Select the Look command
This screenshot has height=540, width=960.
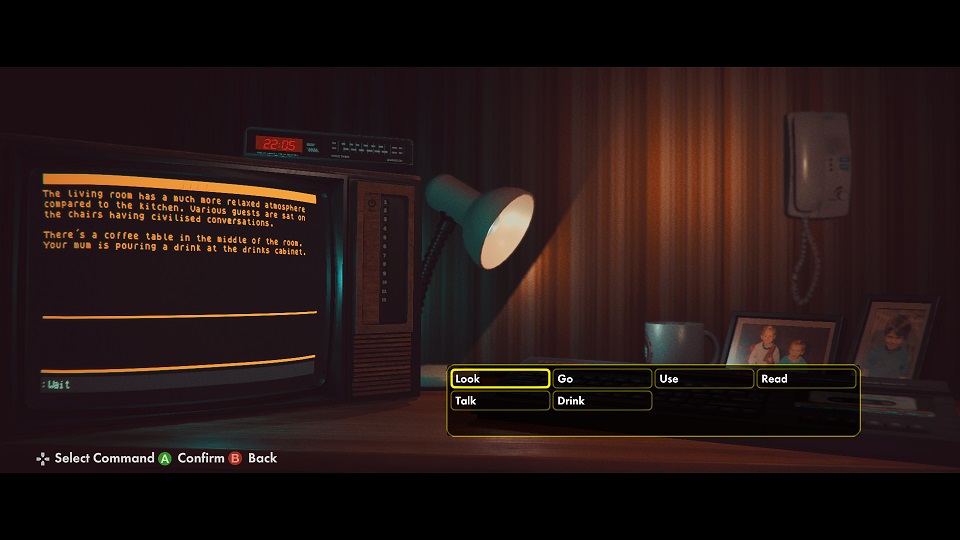pyautogui.click(x=499, y=379)
